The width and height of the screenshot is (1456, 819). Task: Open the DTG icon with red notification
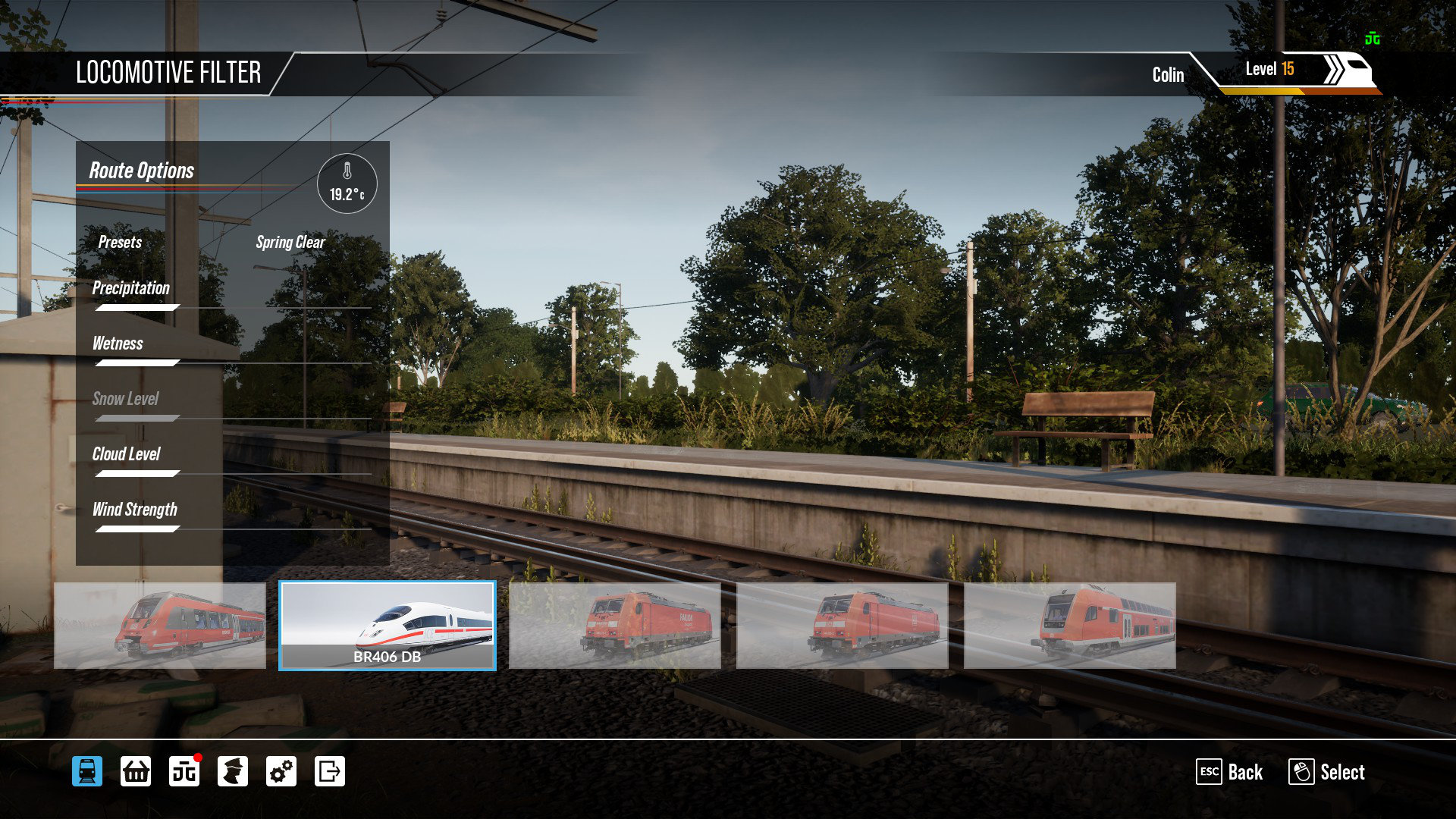[184, 772]
